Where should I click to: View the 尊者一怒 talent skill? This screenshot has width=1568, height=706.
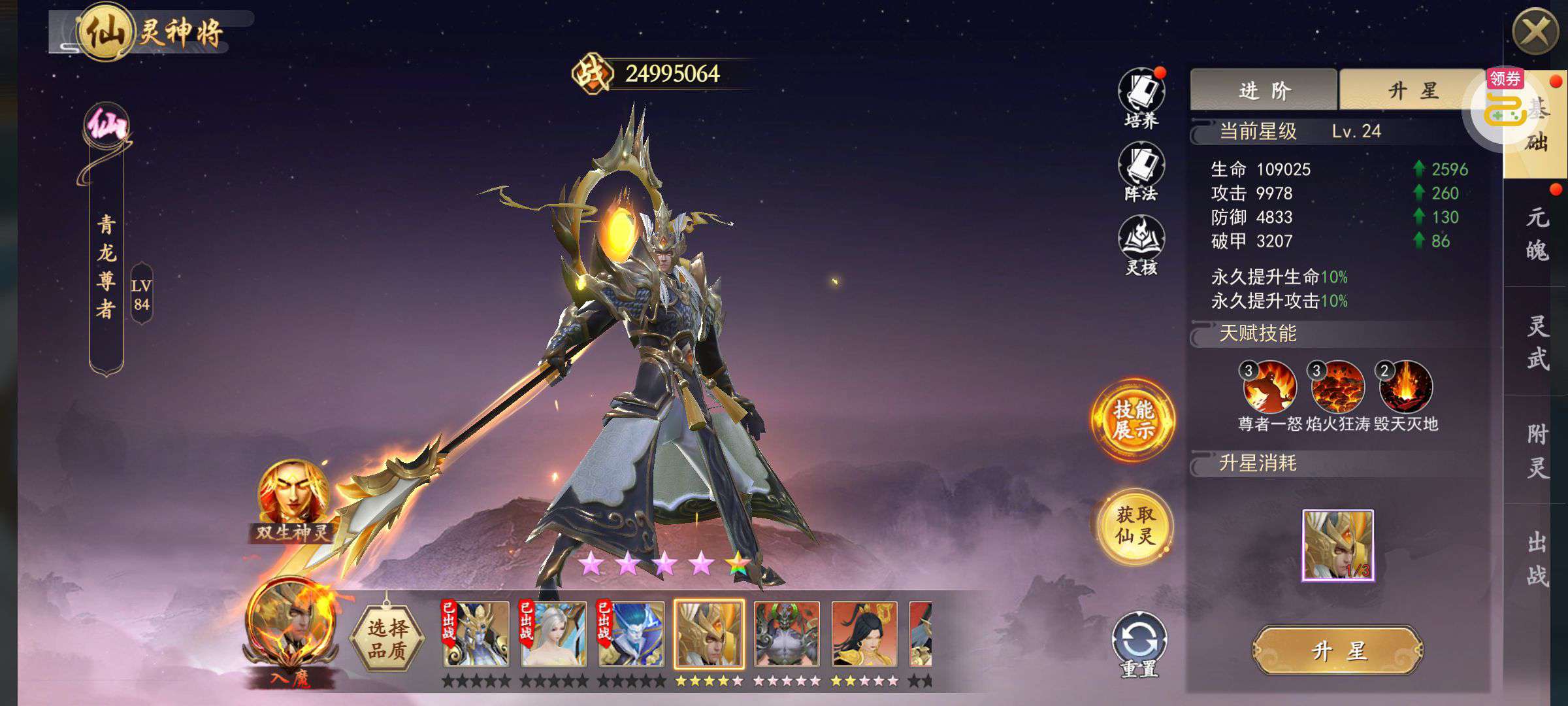coord(1269,387)
